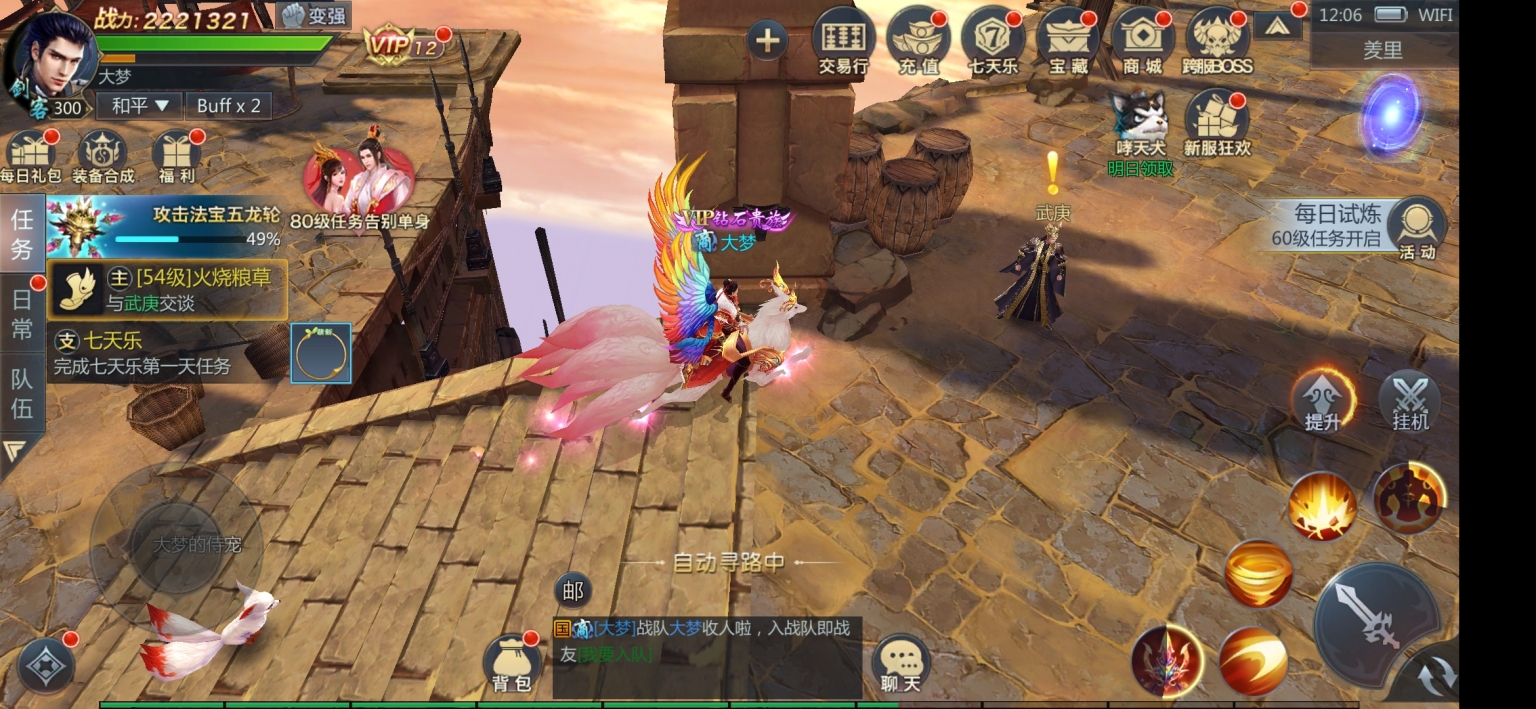Open the 跨服BOSS menu

coord(1217,41)
